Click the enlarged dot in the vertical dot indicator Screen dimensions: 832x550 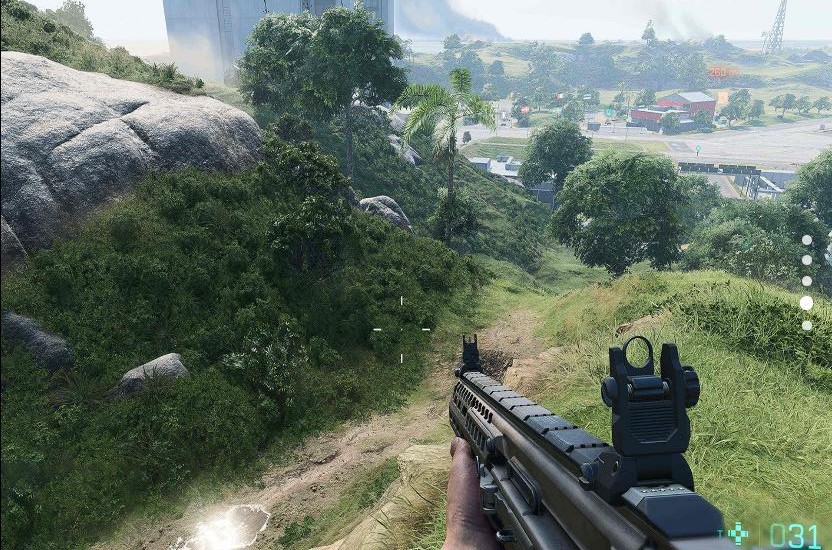[806, 302]
